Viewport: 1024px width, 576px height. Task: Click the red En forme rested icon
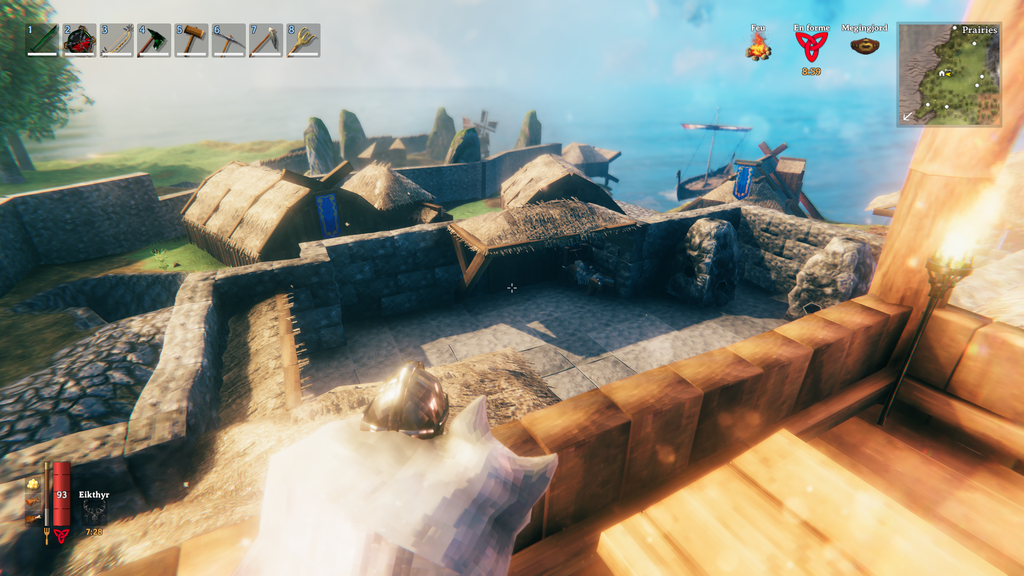click(x=811, y=46)
